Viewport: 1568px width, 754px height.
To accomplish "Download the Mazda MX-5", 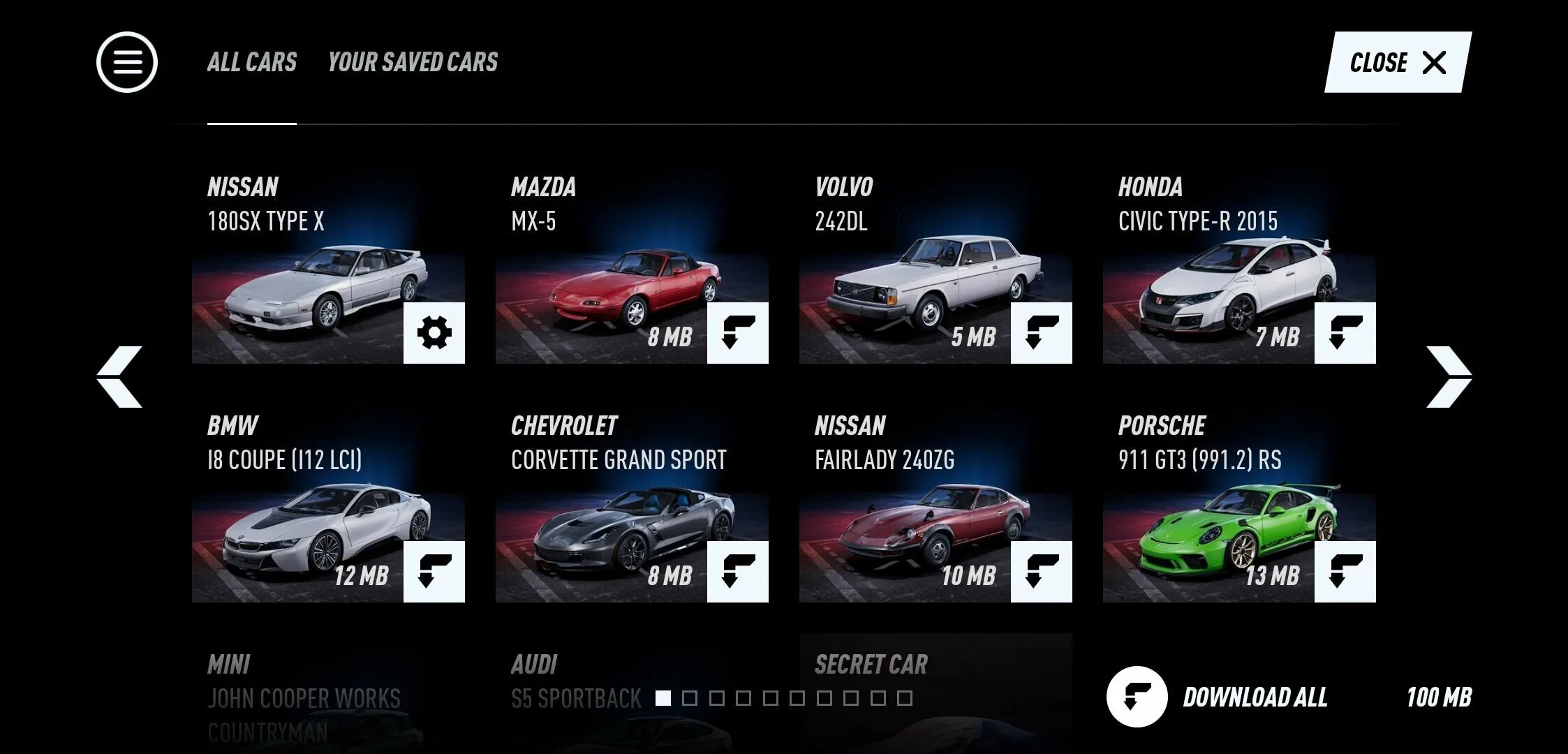I will click(737, 332).
